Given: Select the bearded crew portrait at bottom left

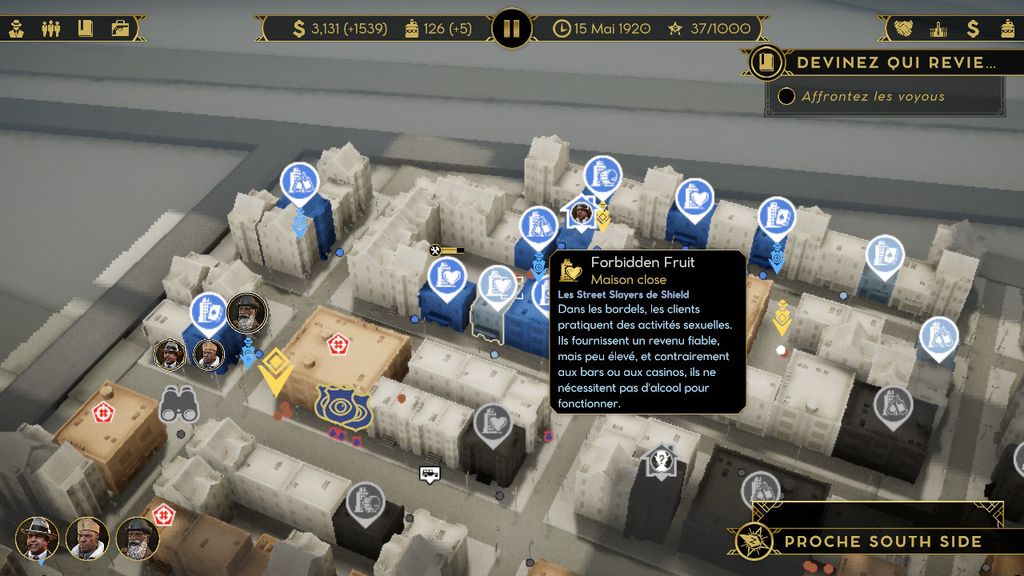Looking at the screenshot, I should [x=137, y=538].
